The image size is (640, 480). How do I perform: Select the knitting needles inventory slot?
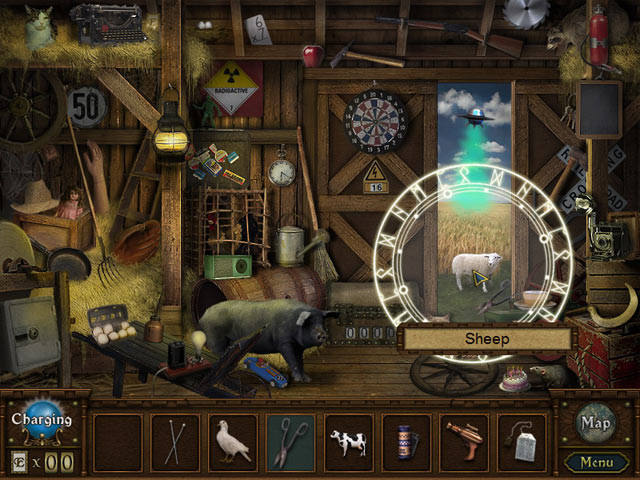pyautogui.click(x=175, y=442)
